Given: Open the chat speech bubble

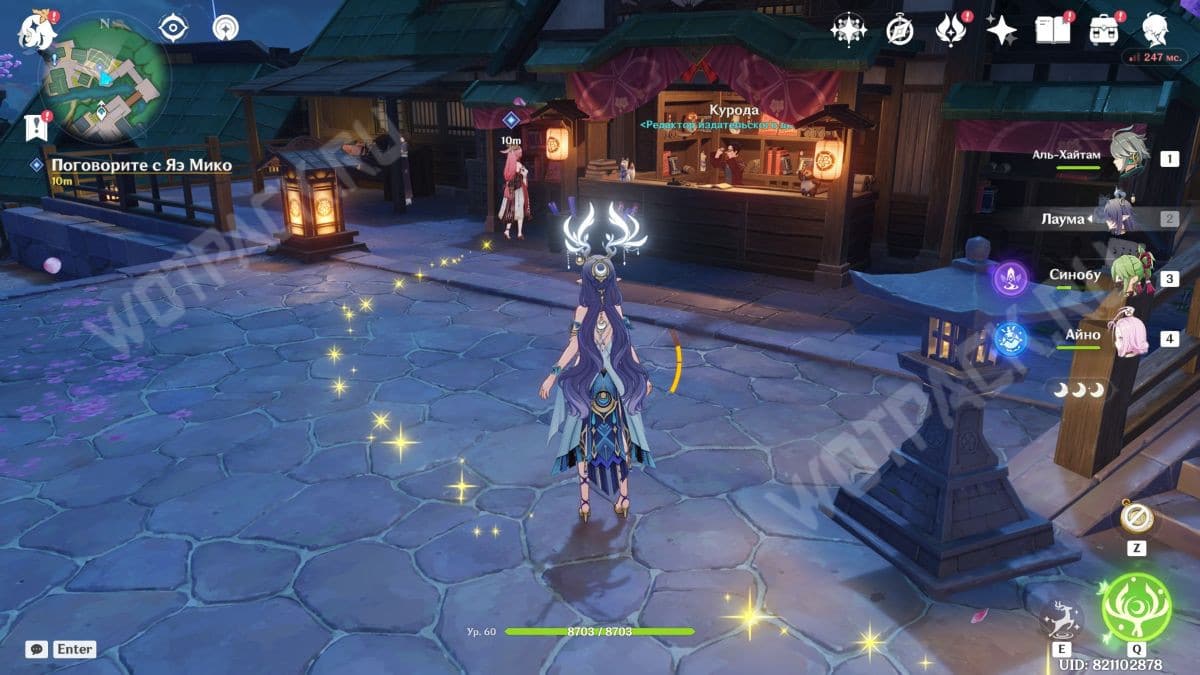Looking at the screenshot, I should (x=37, y=649).
